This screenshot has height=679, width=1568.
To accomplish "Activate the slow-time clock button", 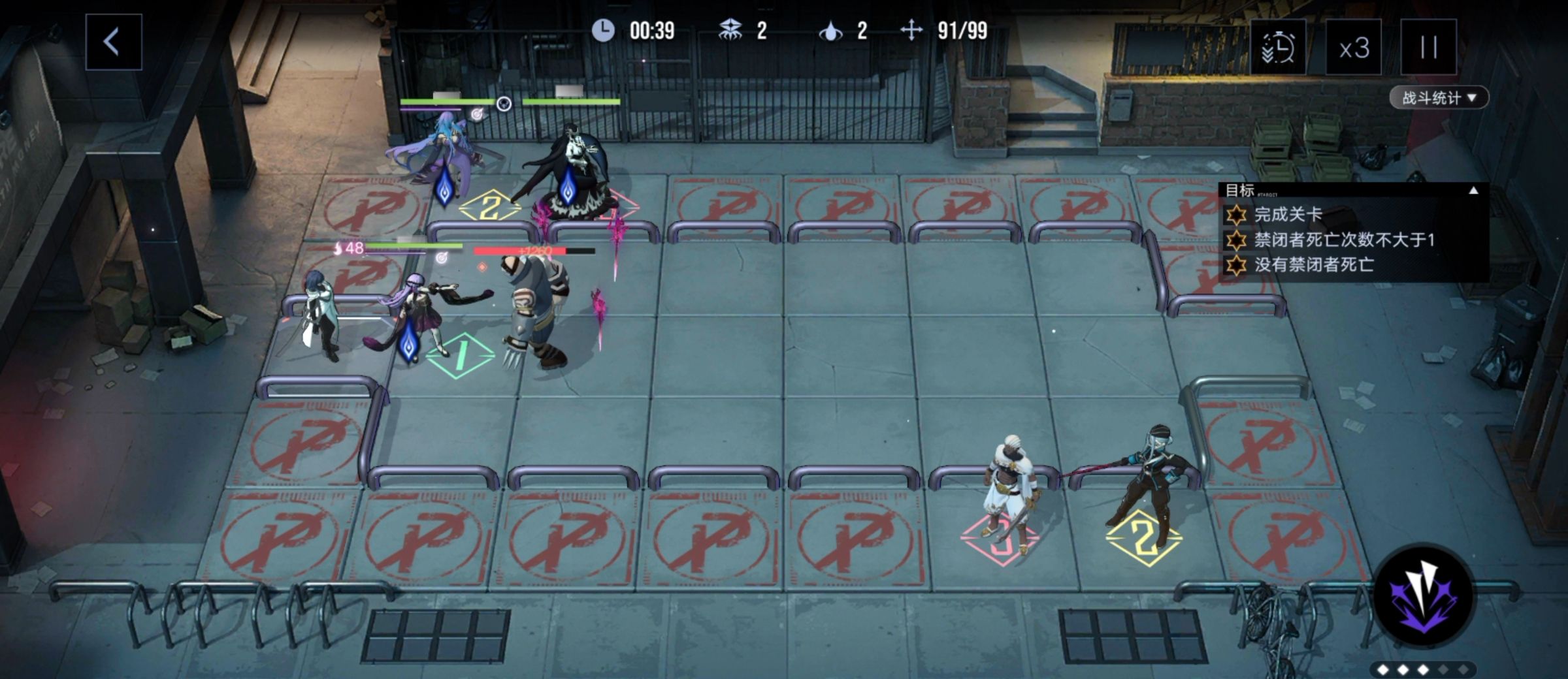I will pyautogui.click(x=1278, y=48).
